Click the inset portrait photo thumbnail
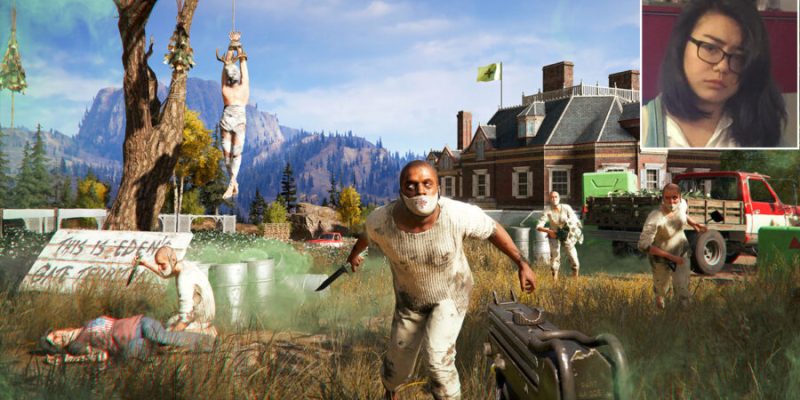The width and height of the screenshot is (800, 400). pos(719,74)
